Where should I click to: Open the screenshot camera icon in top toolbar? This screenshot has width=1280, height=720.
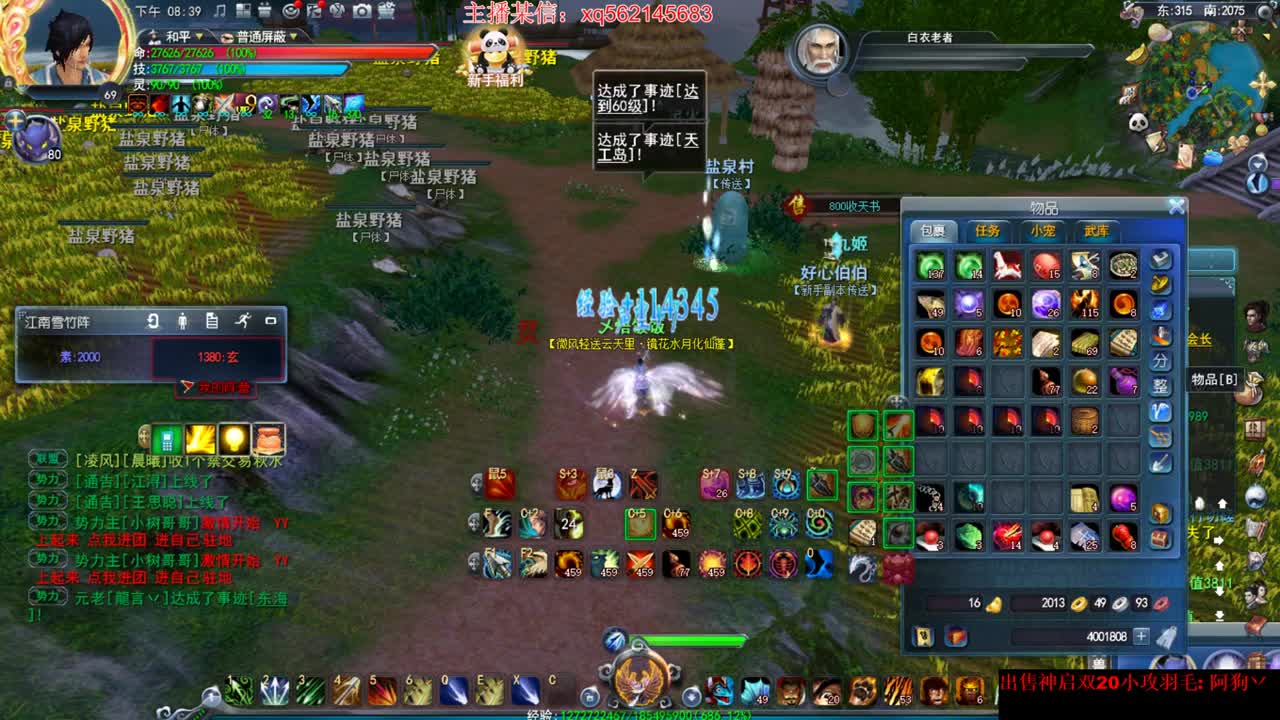click(362, 11)
